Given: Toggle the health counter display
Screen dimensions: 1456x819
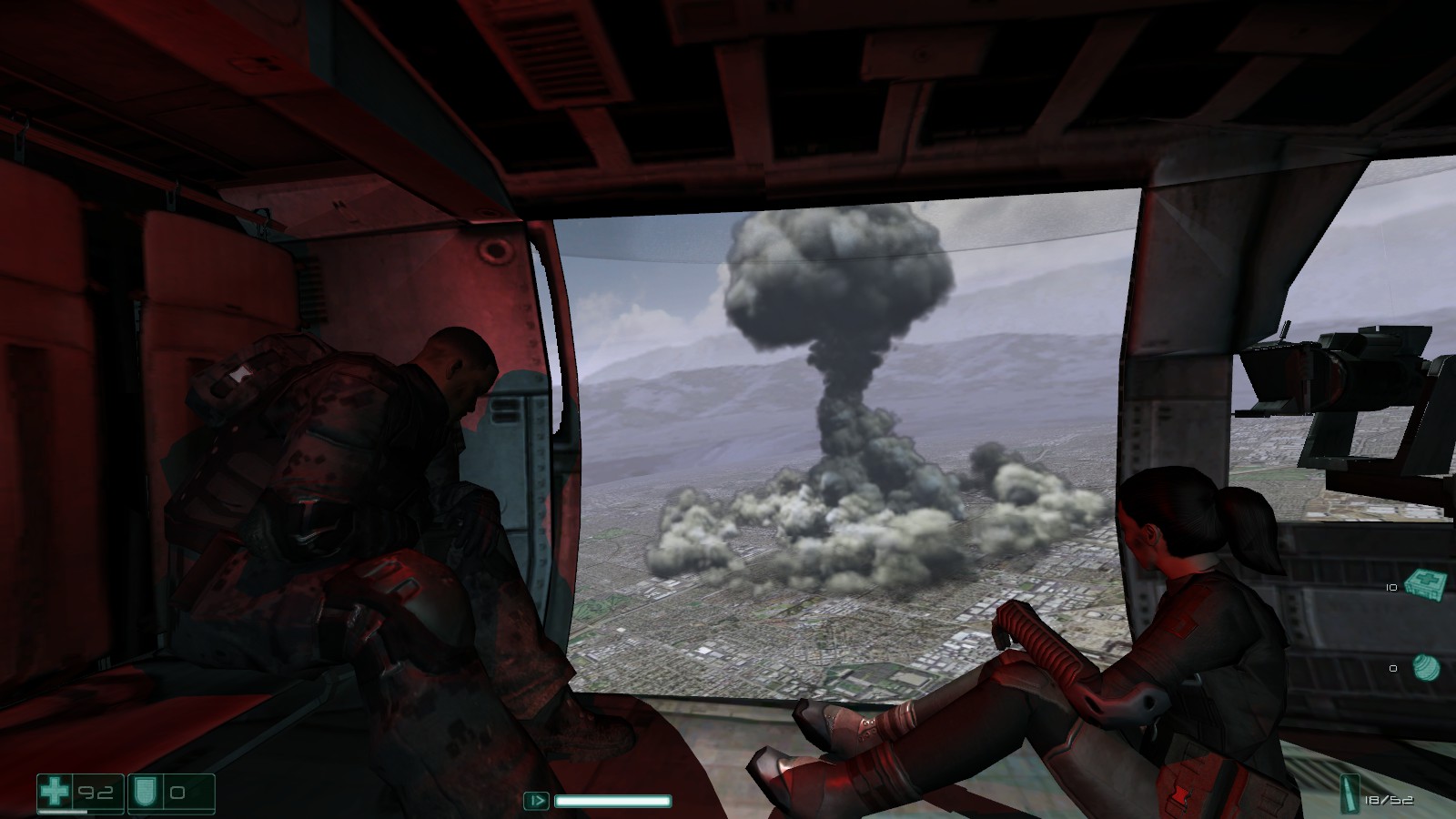Looking at the screenshot, I should click(x=94, y=792).
